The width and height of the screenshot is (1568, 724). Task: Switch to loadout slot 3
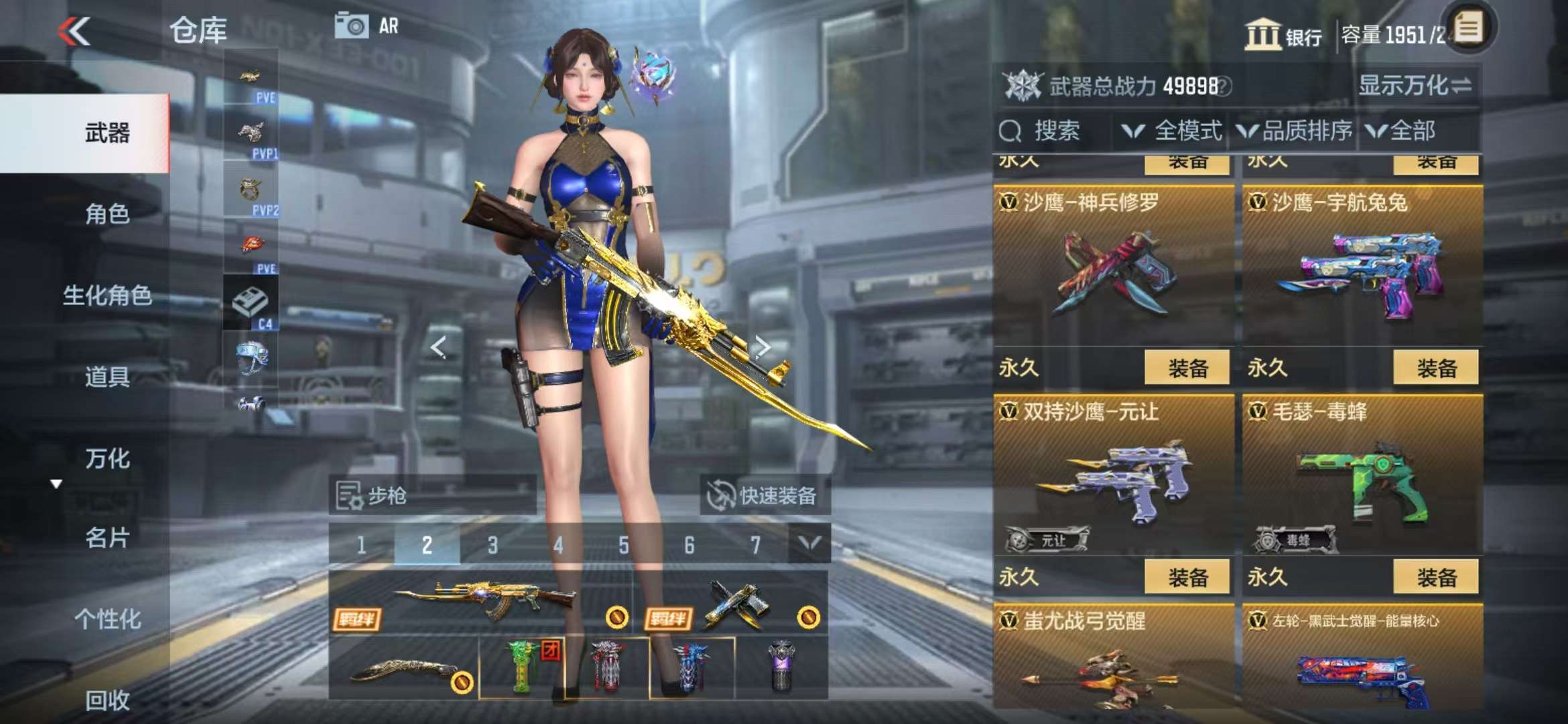tap(493, 545)
